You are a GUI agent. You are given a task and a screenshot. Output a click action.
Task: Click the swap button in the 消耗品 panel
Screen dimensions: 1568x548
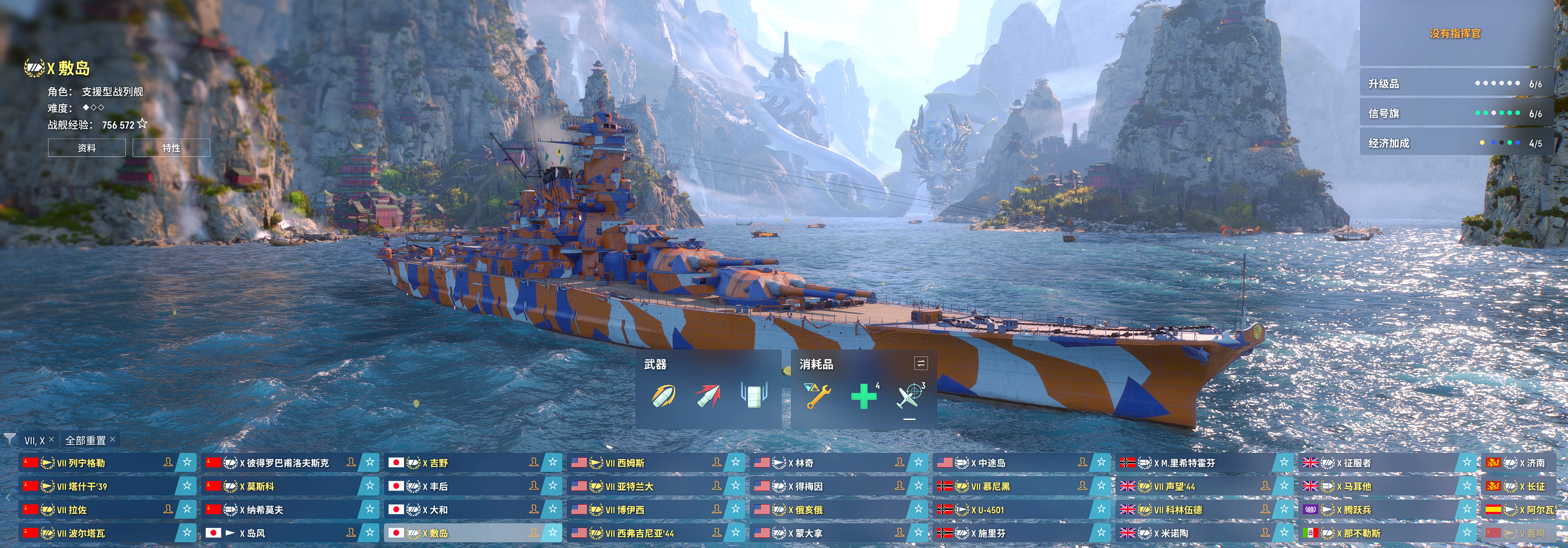point(921,364)
